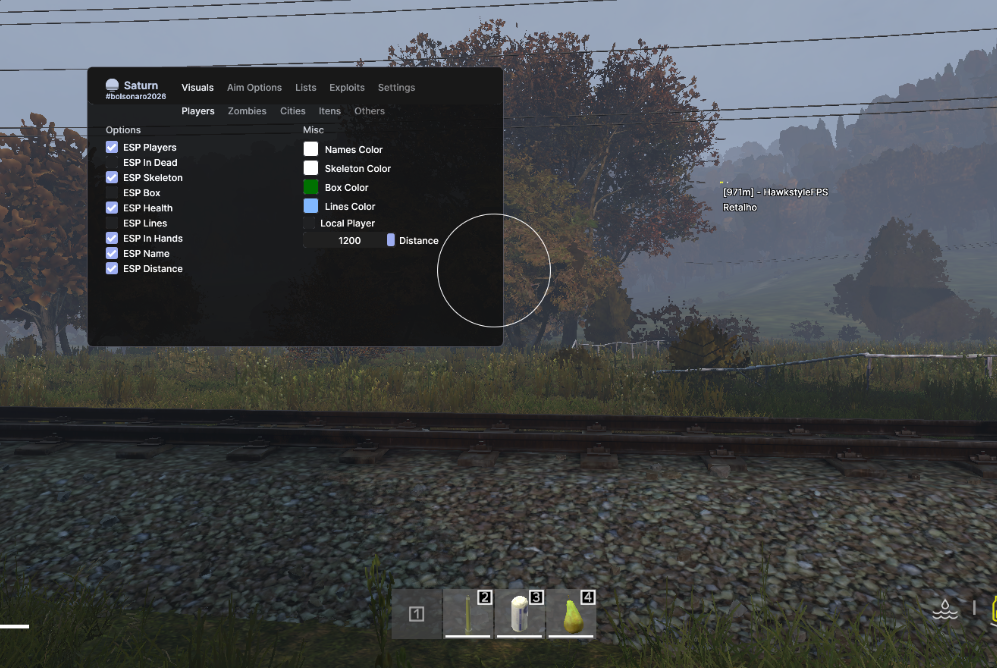Uncheck ESP Skeleton
The image size is (997, 668).
point(112,178)
